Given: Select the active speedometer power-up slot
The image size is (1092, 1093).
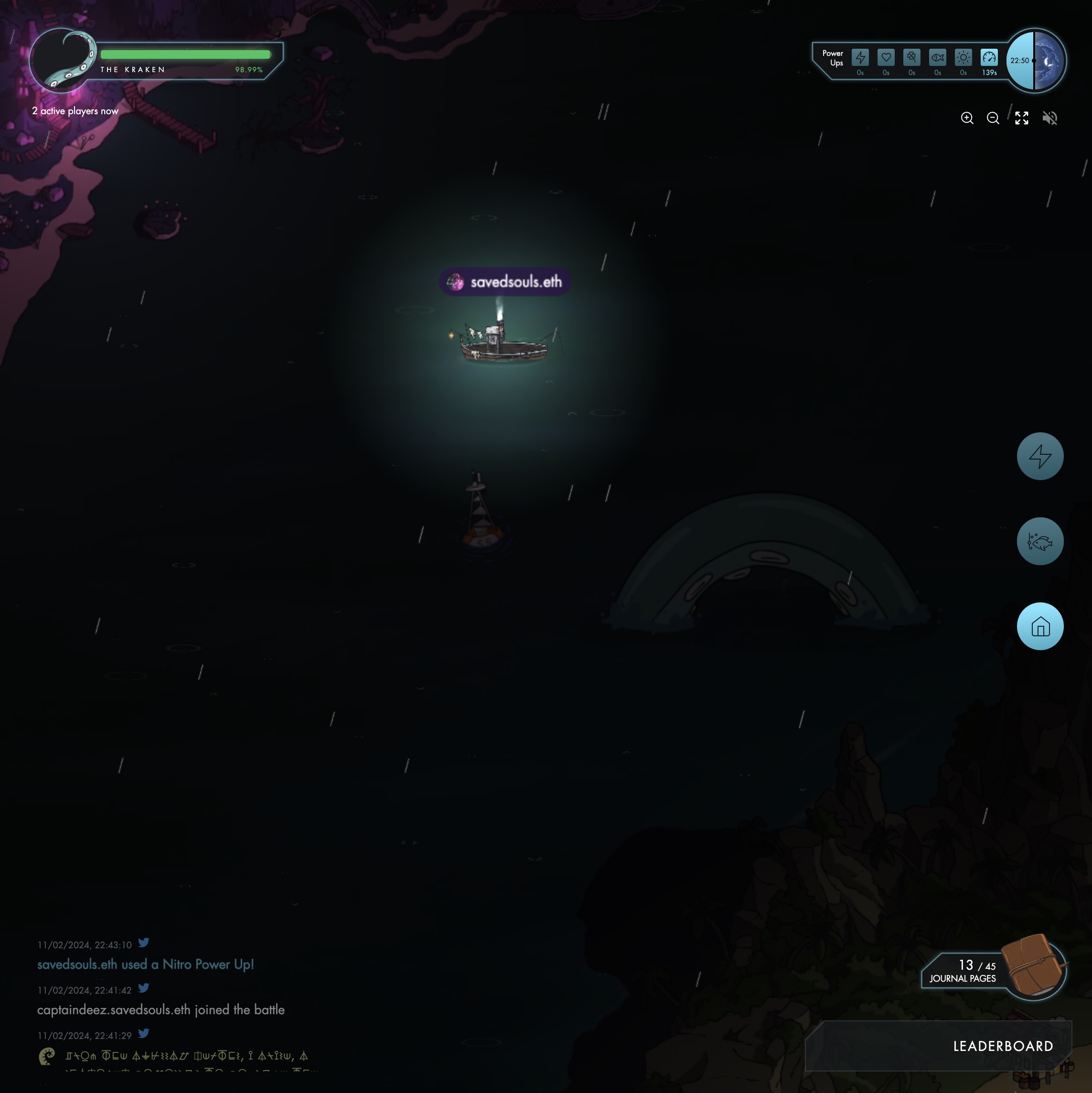Looking at the screenshot, I should coord(989,58).
